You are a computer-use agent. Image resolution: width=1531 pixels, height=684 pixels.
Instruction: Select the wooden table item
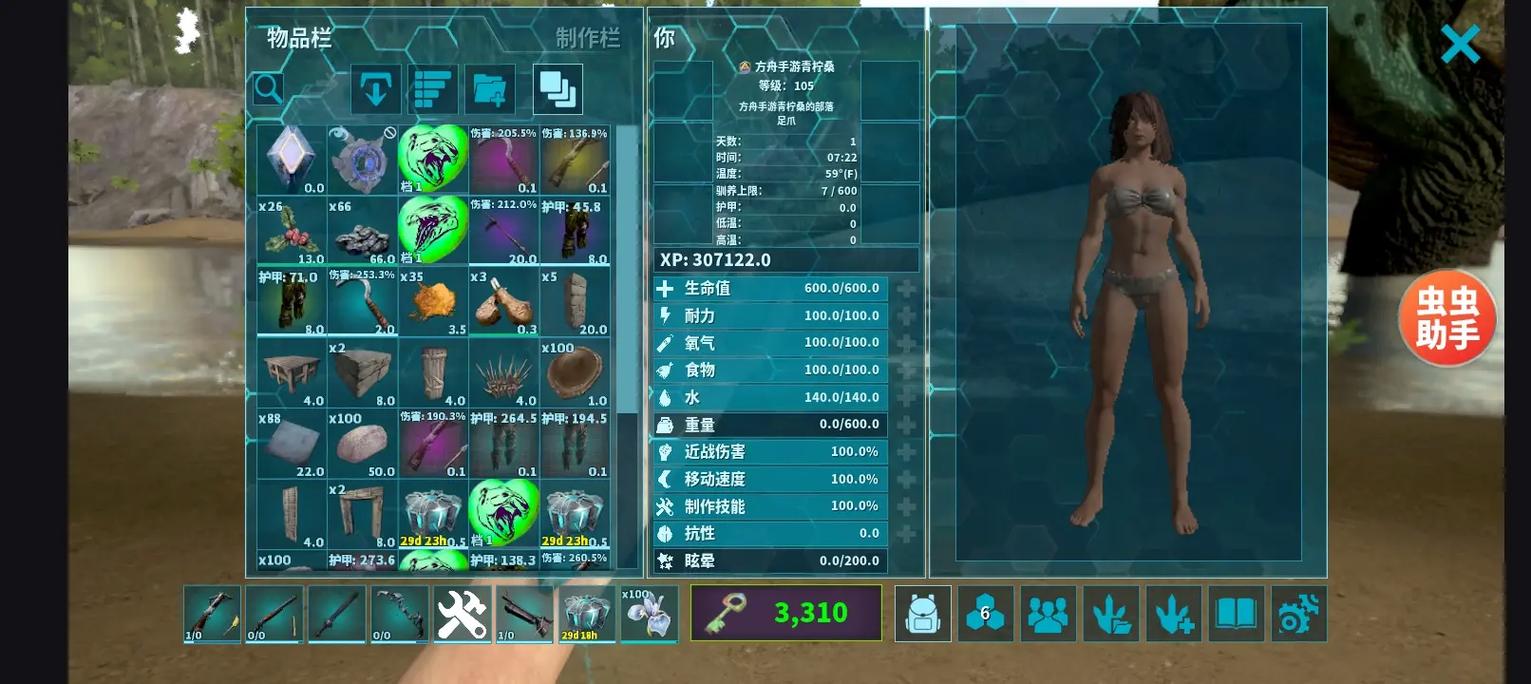click(x=291, y=373)
